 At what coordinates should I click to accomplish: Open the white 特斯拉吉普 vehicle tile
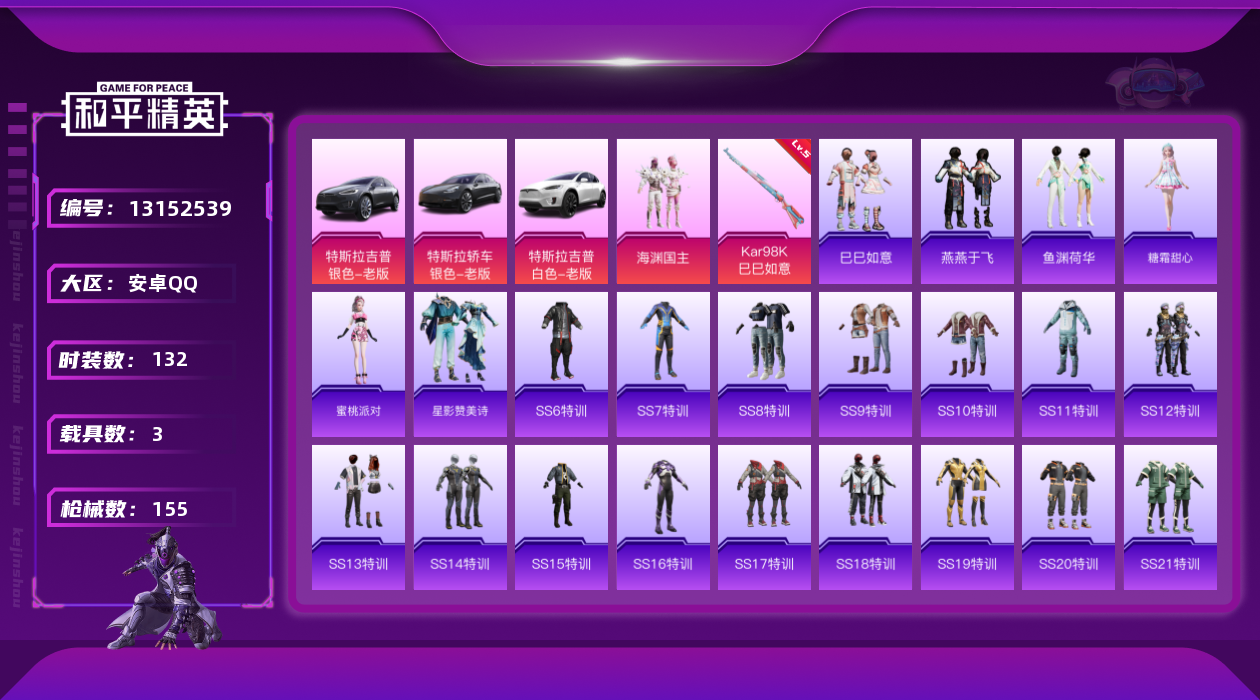(x=561, y=211)
